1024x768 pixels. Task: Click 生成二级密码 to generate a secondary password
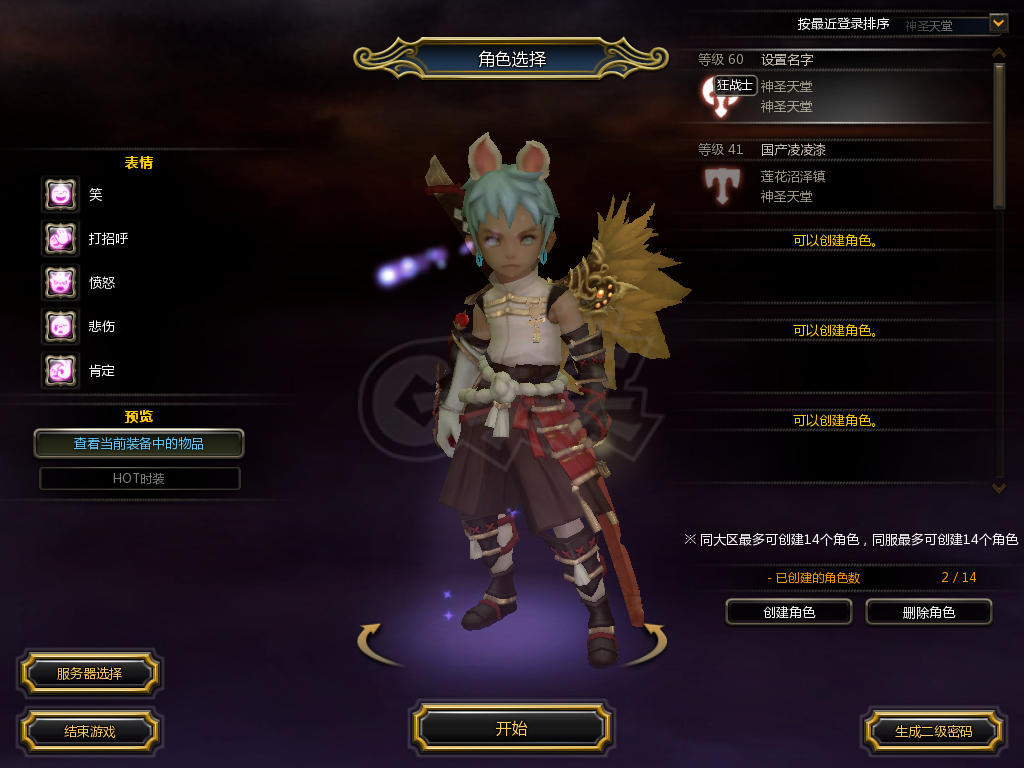pyautogui.click(x=933, y=731)
